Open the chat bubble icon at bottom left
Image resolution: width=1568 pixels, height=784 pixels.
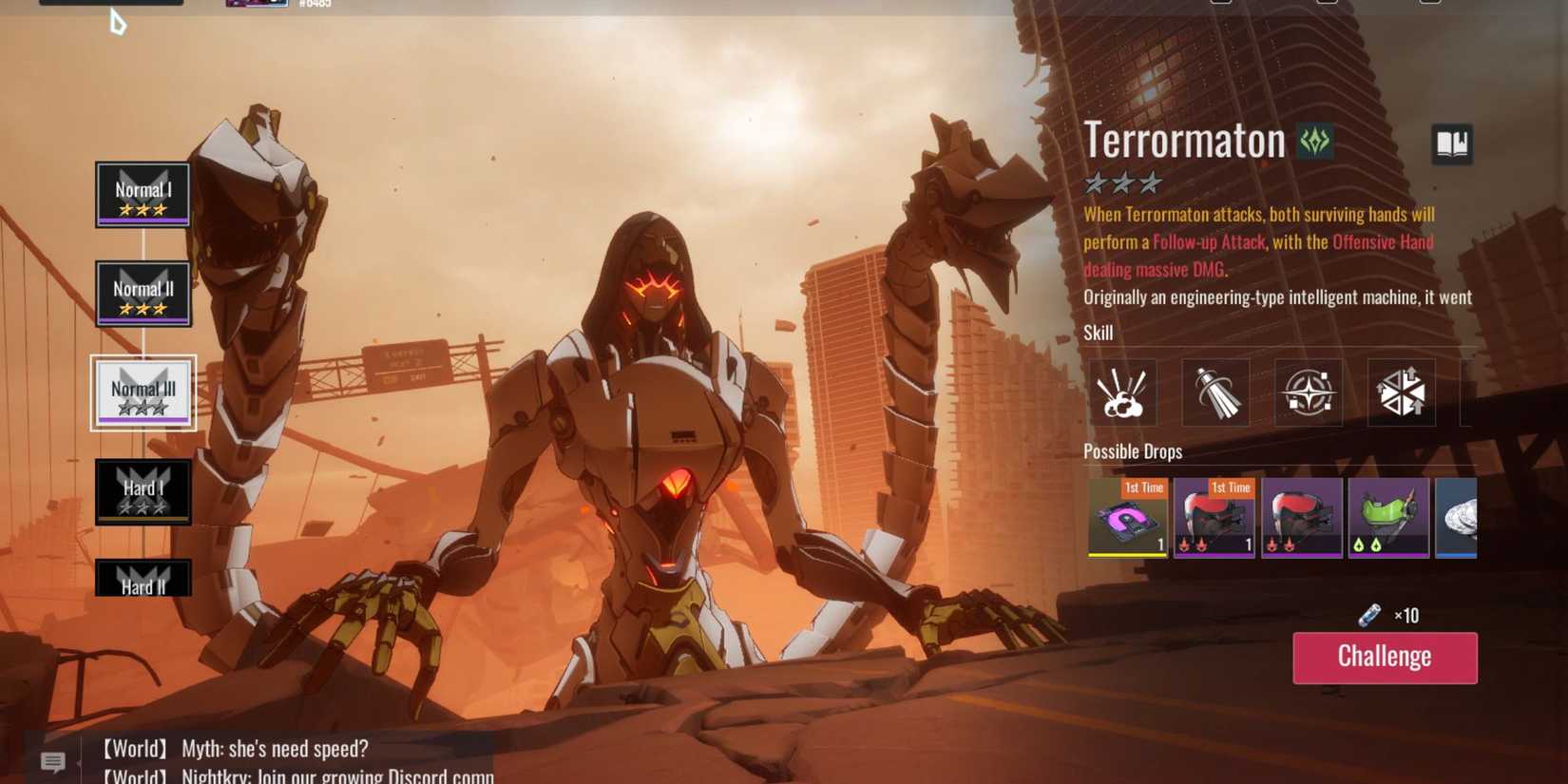pyautogui.click(x=51, y=760)
